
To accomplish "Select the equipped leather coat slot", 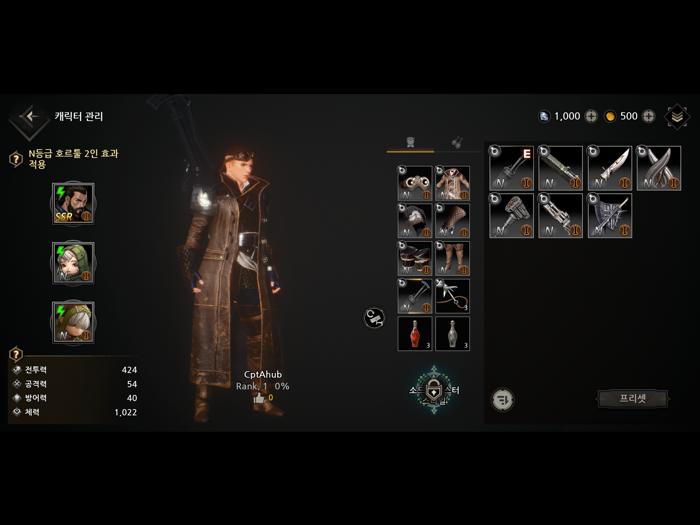I will [x=452, y=184].
